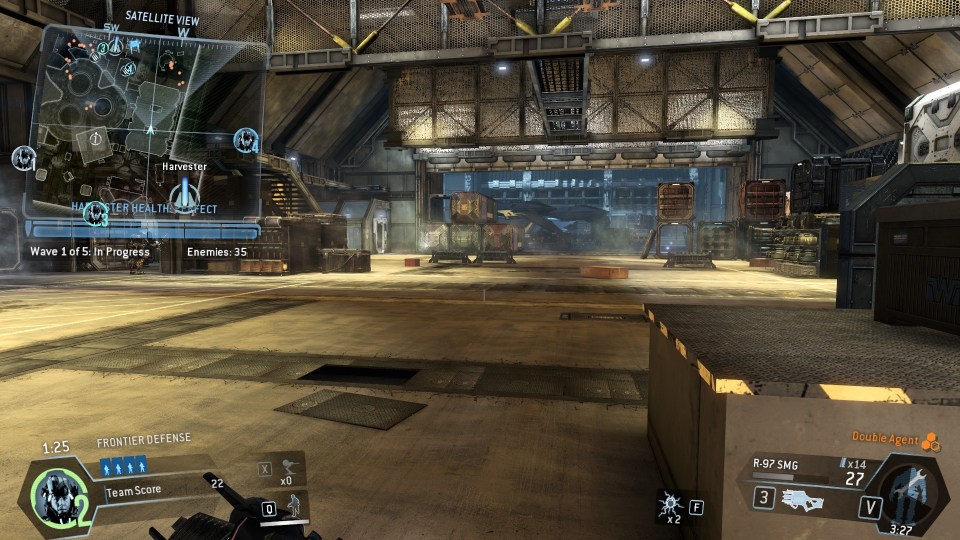Select the arc grenade ordnance icon
960x540 pixels.
pyautogui.click(x=668, y=506)
